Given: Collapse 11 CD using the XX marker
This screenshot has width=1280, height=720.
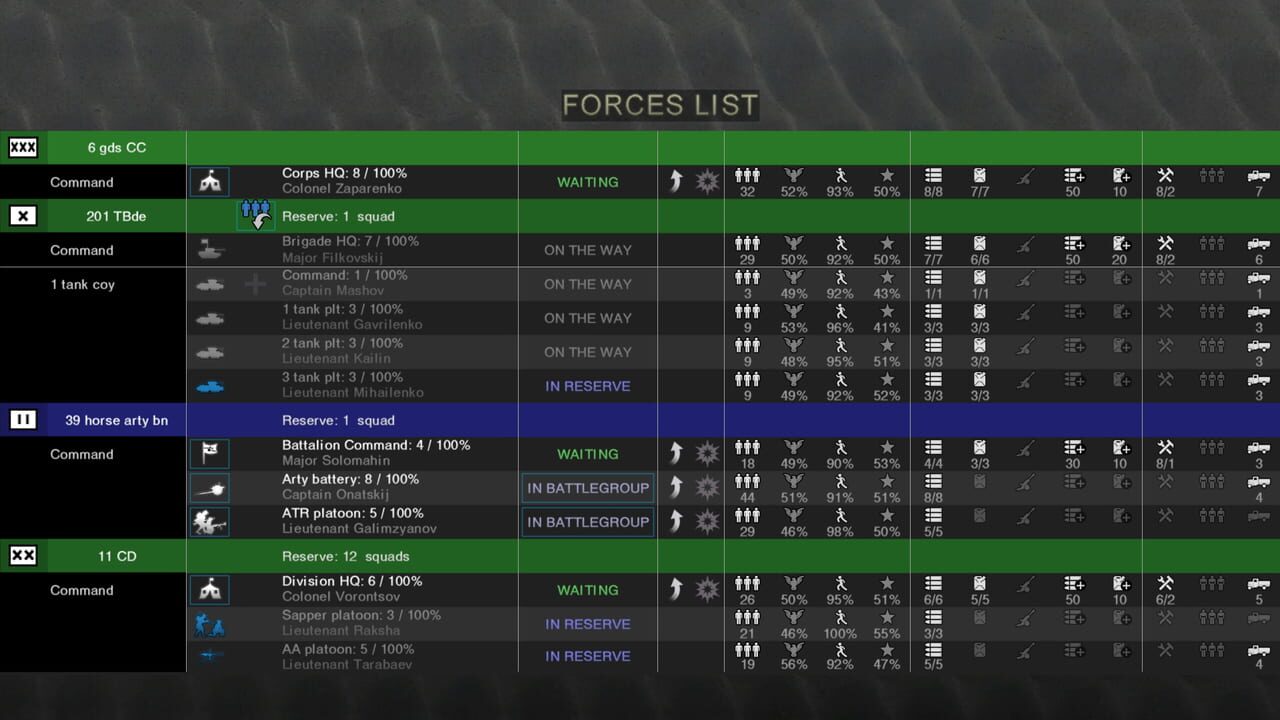Looking at the screenshot, I should [22, 555].
